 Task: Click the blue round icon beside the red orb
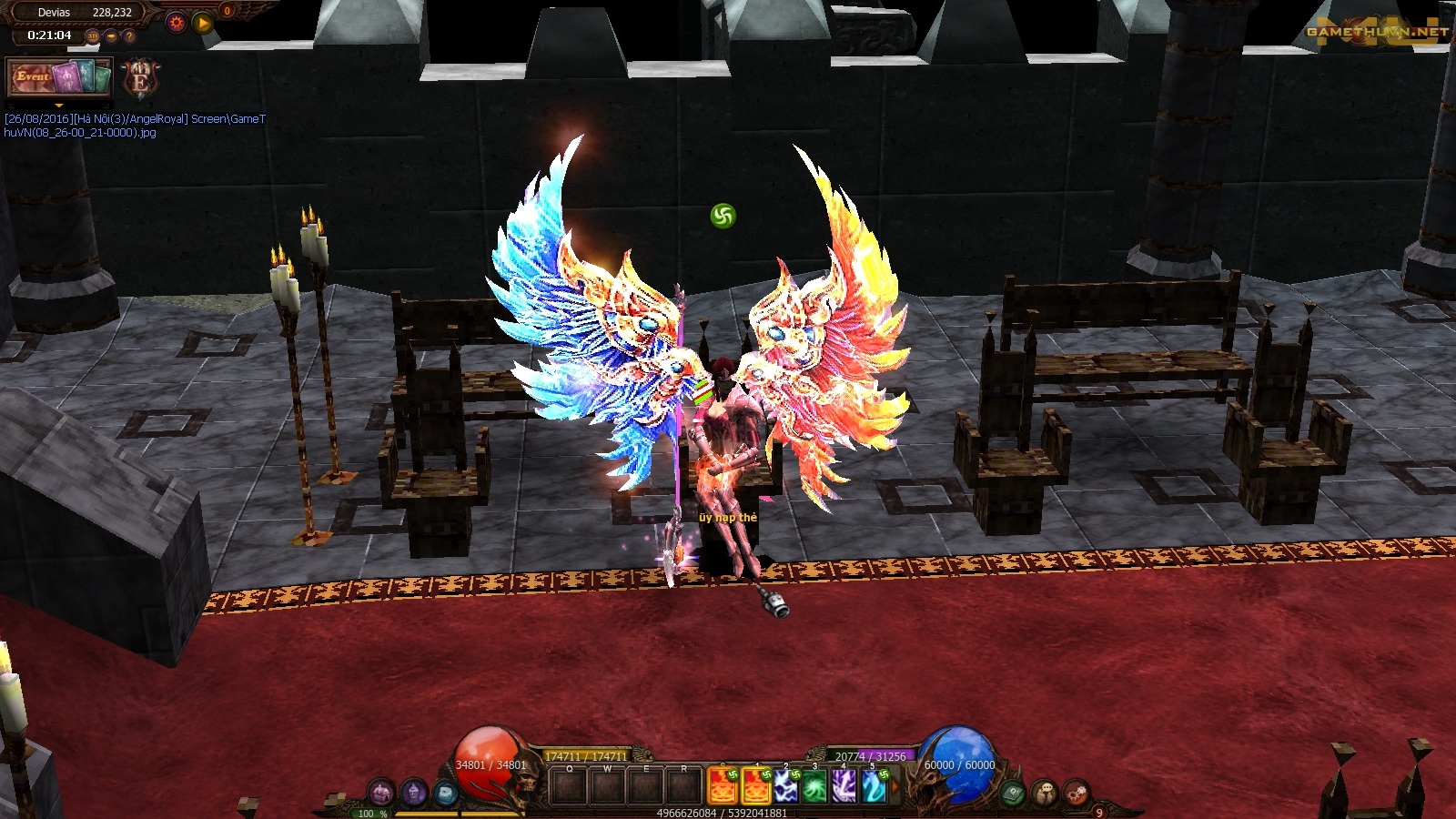[444, 793]
